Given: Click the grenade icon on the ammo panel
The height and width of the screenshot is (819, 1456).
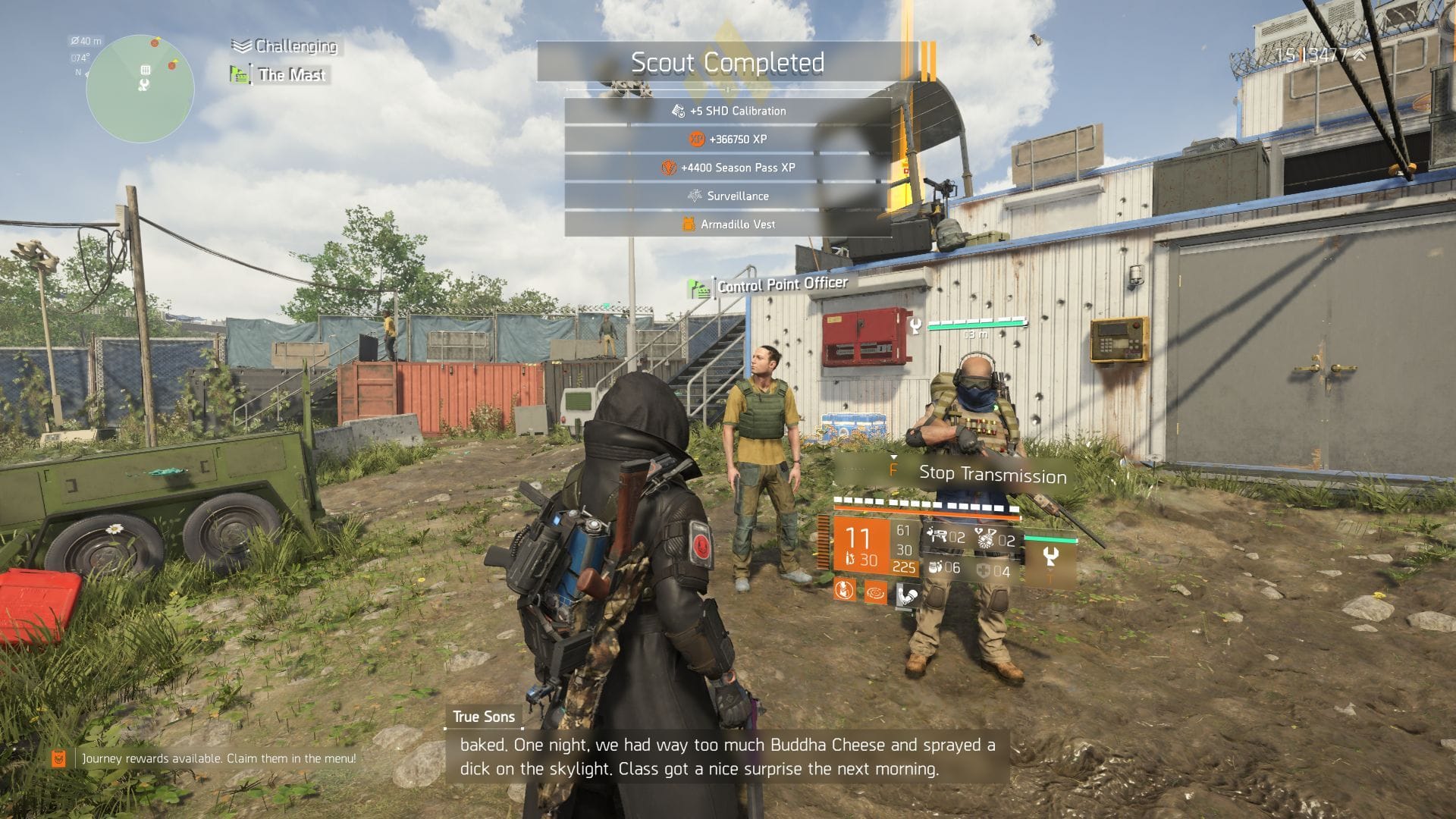Looking at the screenshot, I should click(x=984, y=538).
